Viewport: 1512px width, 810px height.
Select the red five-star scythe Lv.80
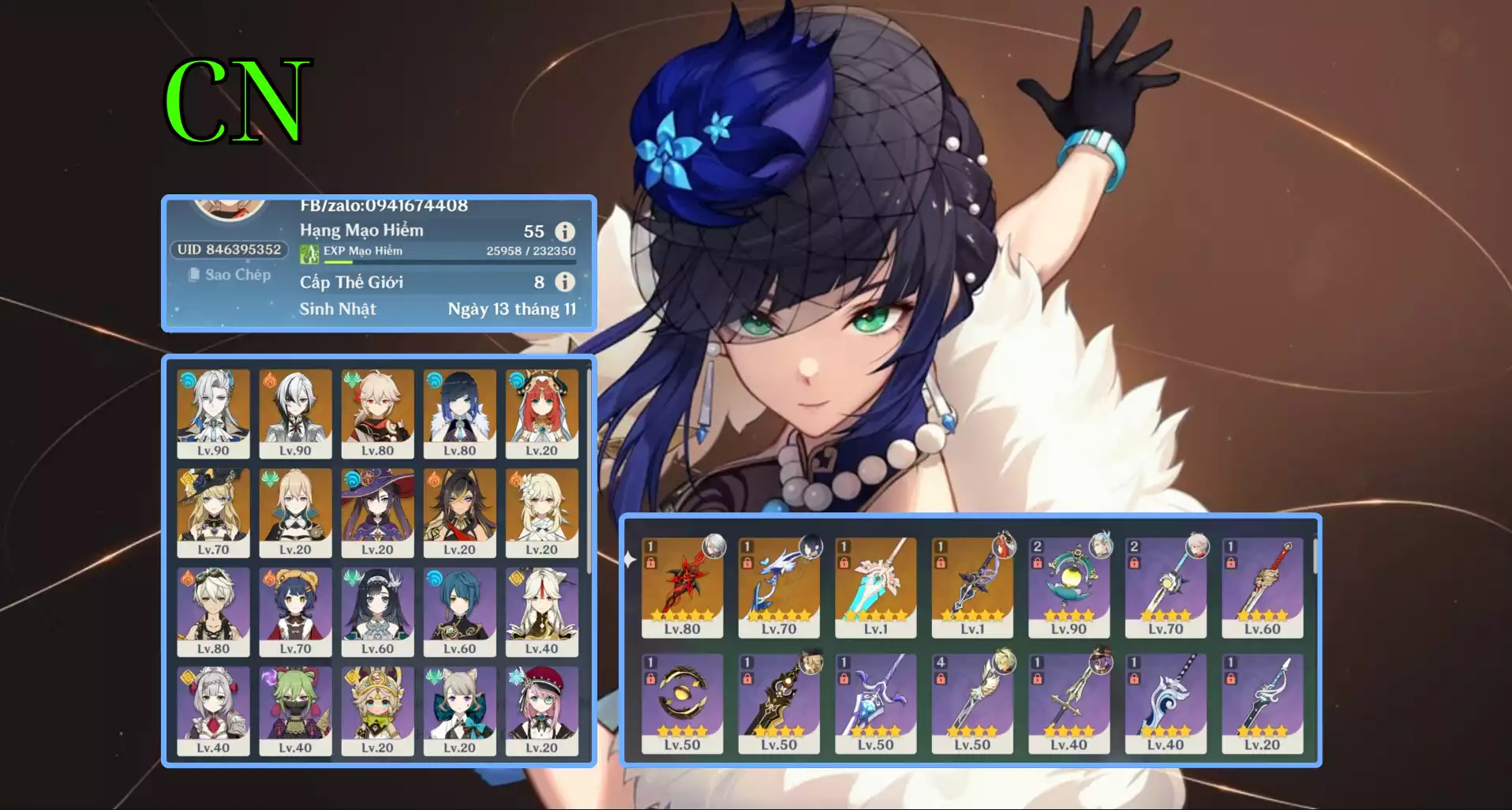(x=682, y=587)
